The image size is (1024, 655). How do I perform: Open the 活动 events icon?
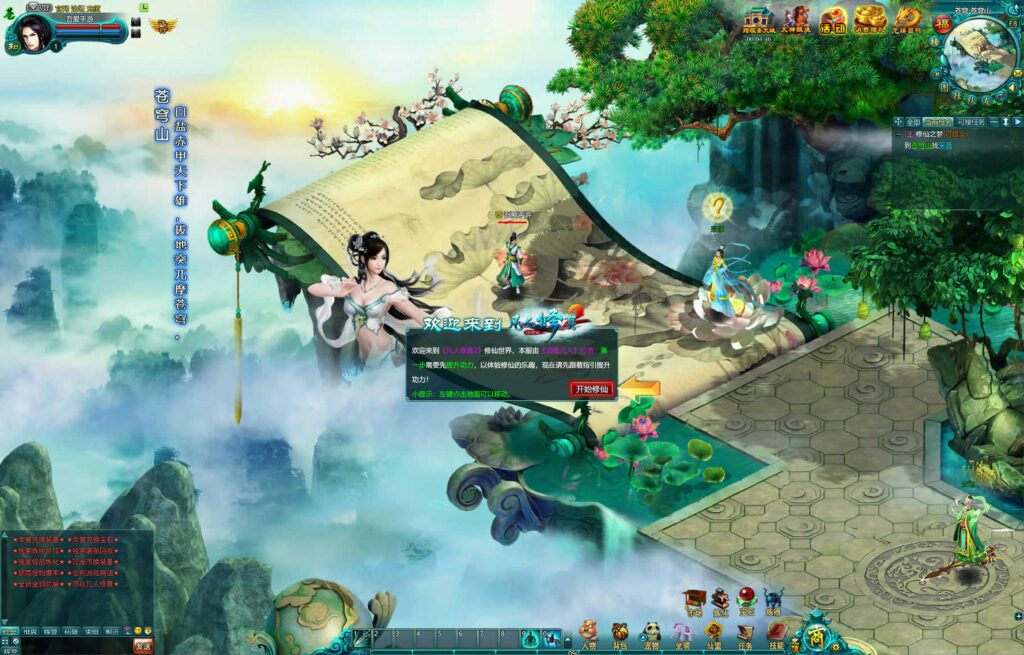(x=835, y=19)
